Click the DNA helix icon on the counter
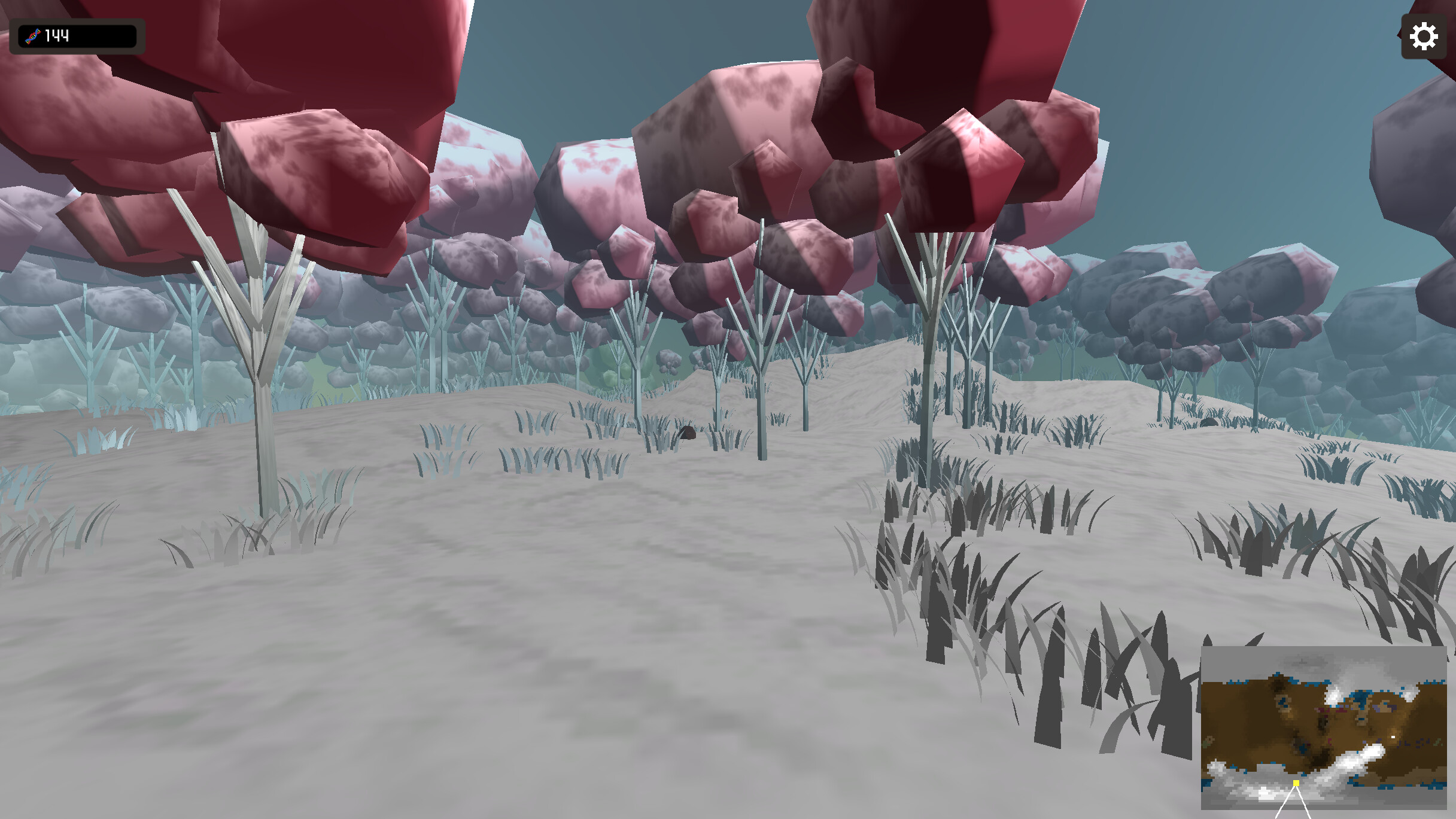The height and width of the screenshot is (819, 1456). tap(34, 36)
